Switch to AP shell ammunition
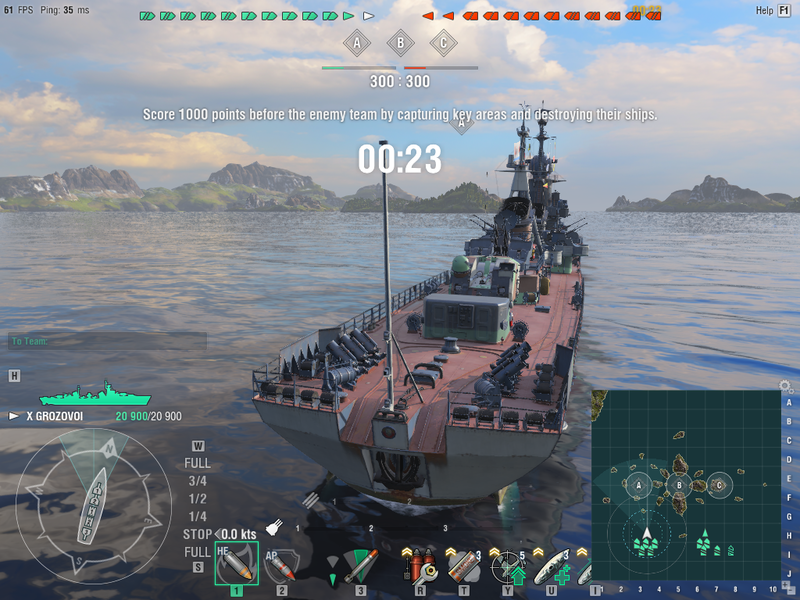 pos(281,566)
